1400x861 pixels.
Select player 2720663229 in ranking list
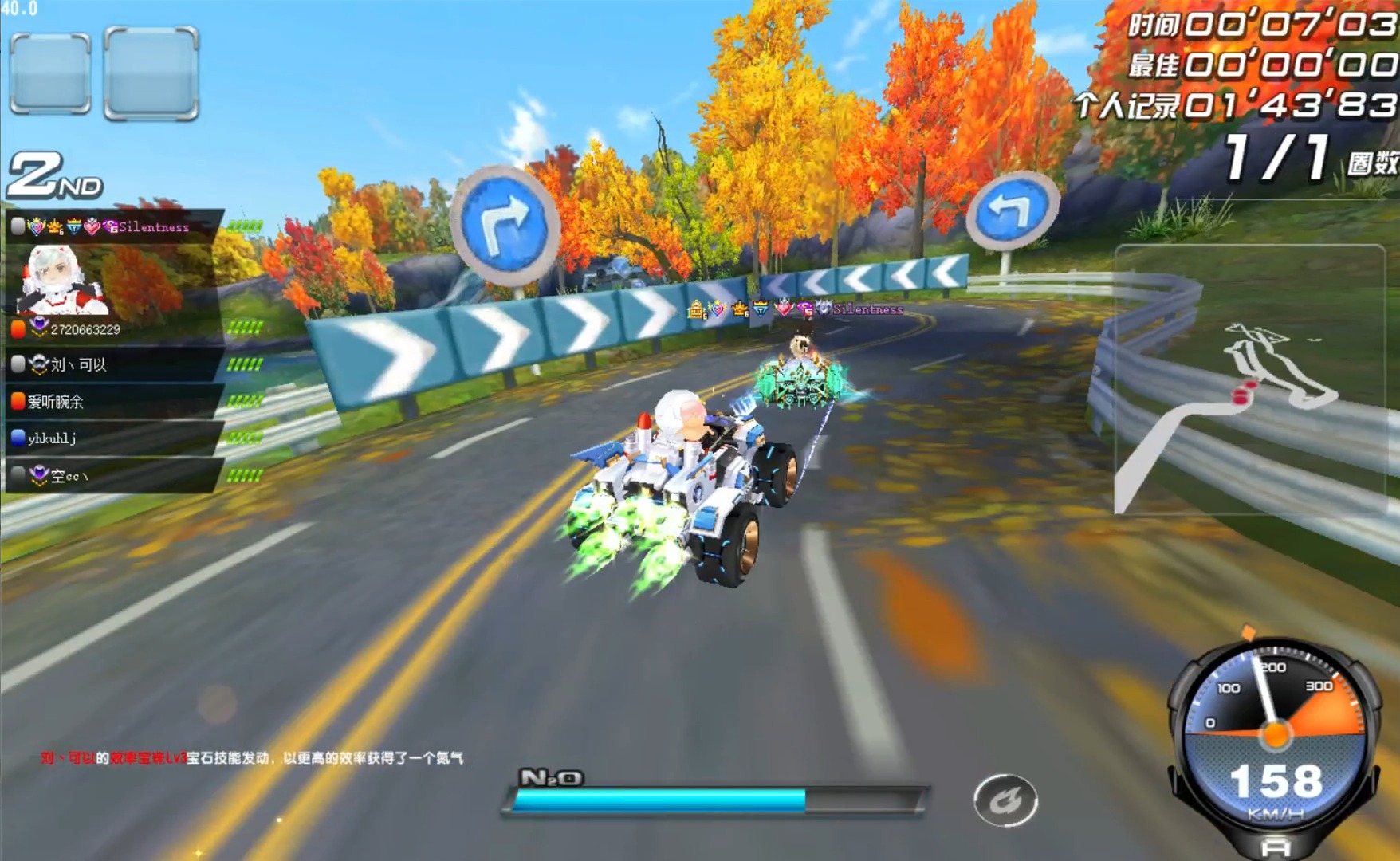116,328
